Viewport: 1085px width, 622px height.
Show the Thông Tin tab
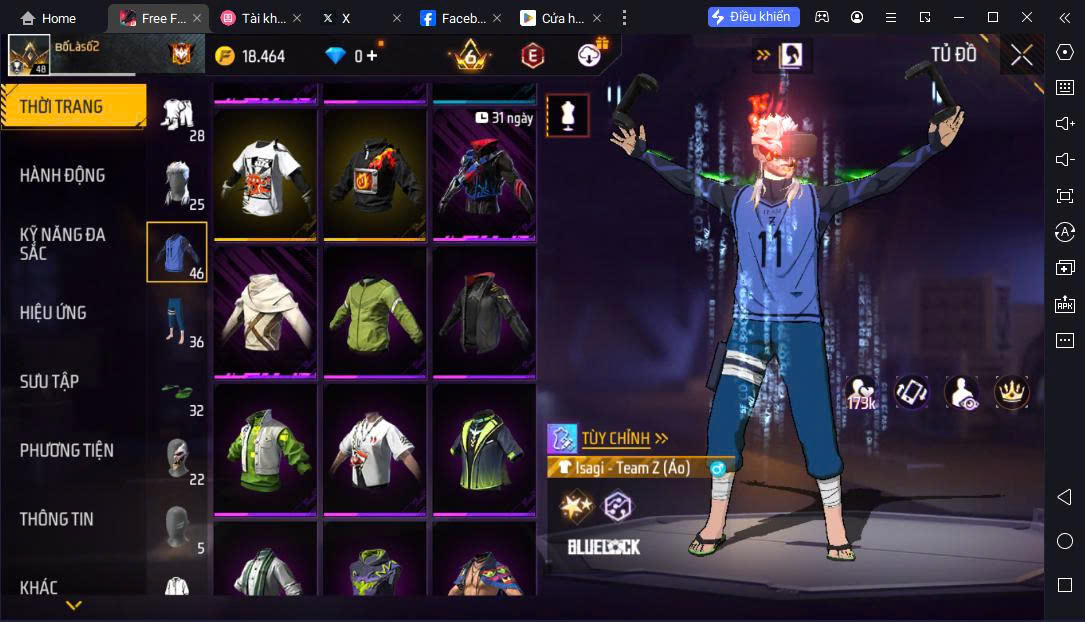pos(57,519)
